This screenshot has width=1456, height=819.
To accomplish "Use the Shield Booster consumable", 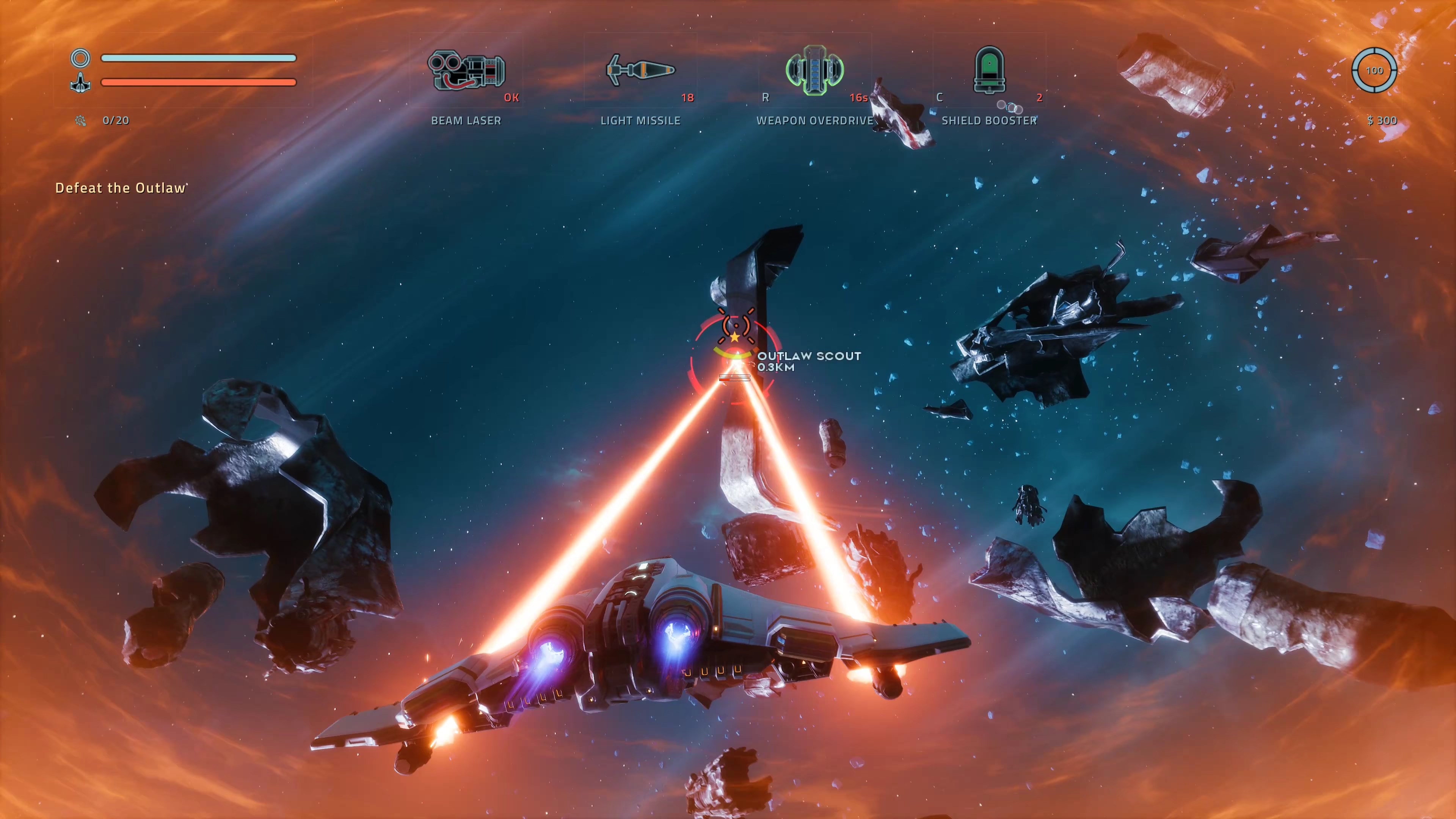I will click(x=988, y=70).
